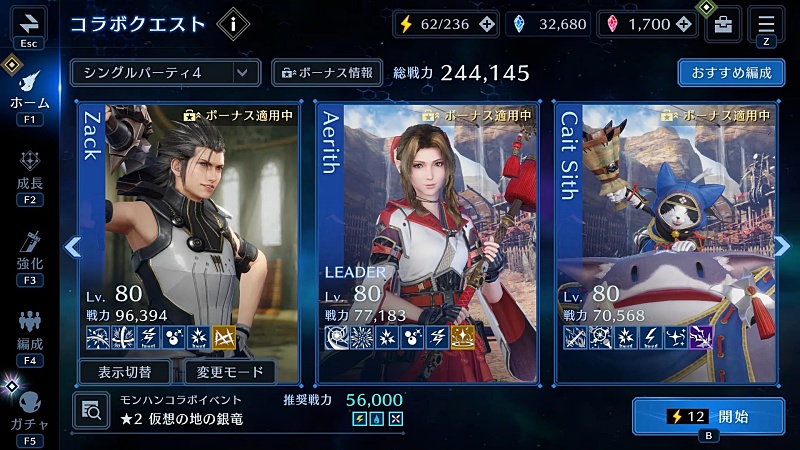Open the hamburger main menu
The height and width of the screenshot is (450, 800).
click(766, 22)
